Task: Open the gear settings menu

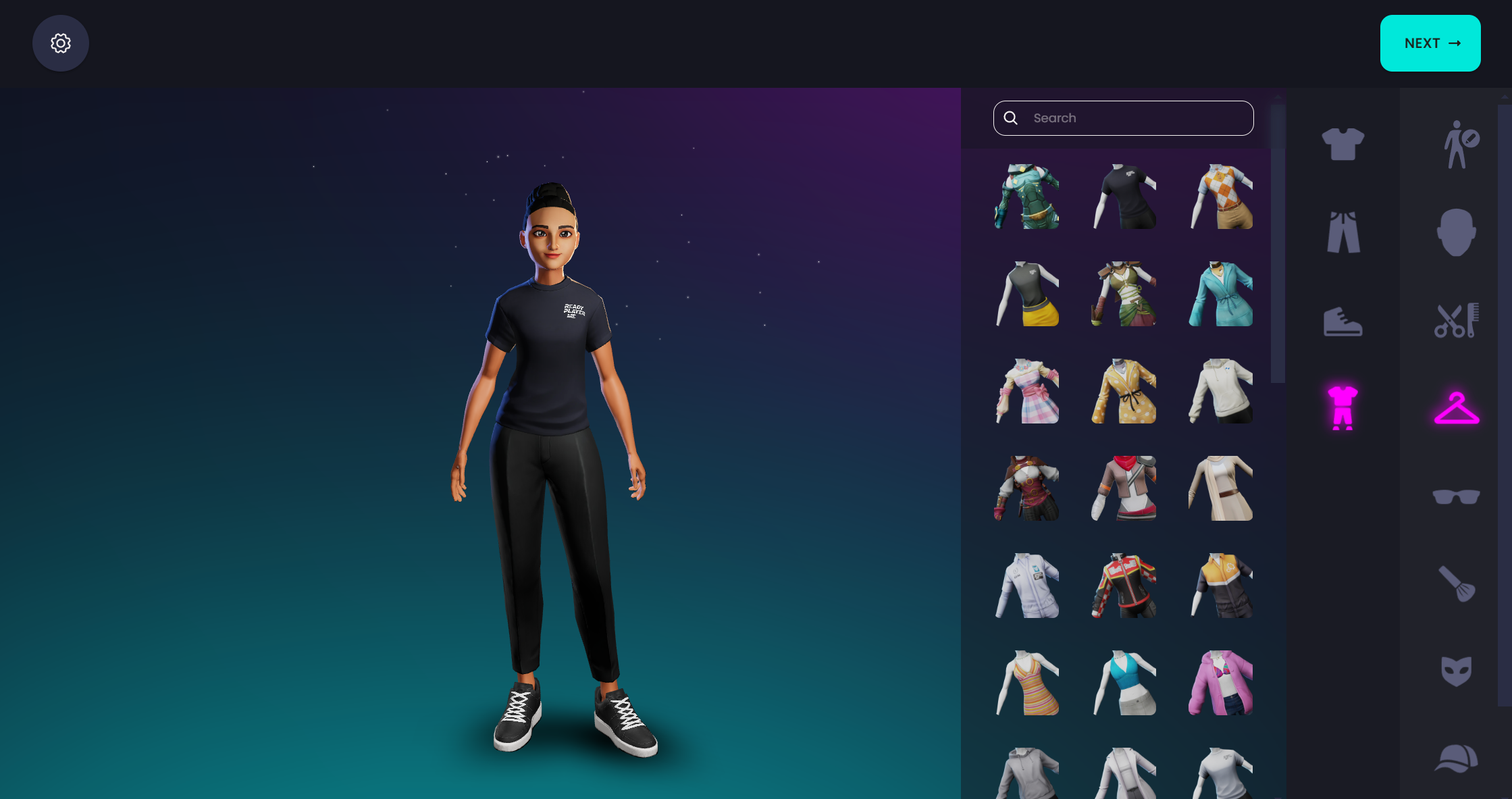Action: point(61,43)
